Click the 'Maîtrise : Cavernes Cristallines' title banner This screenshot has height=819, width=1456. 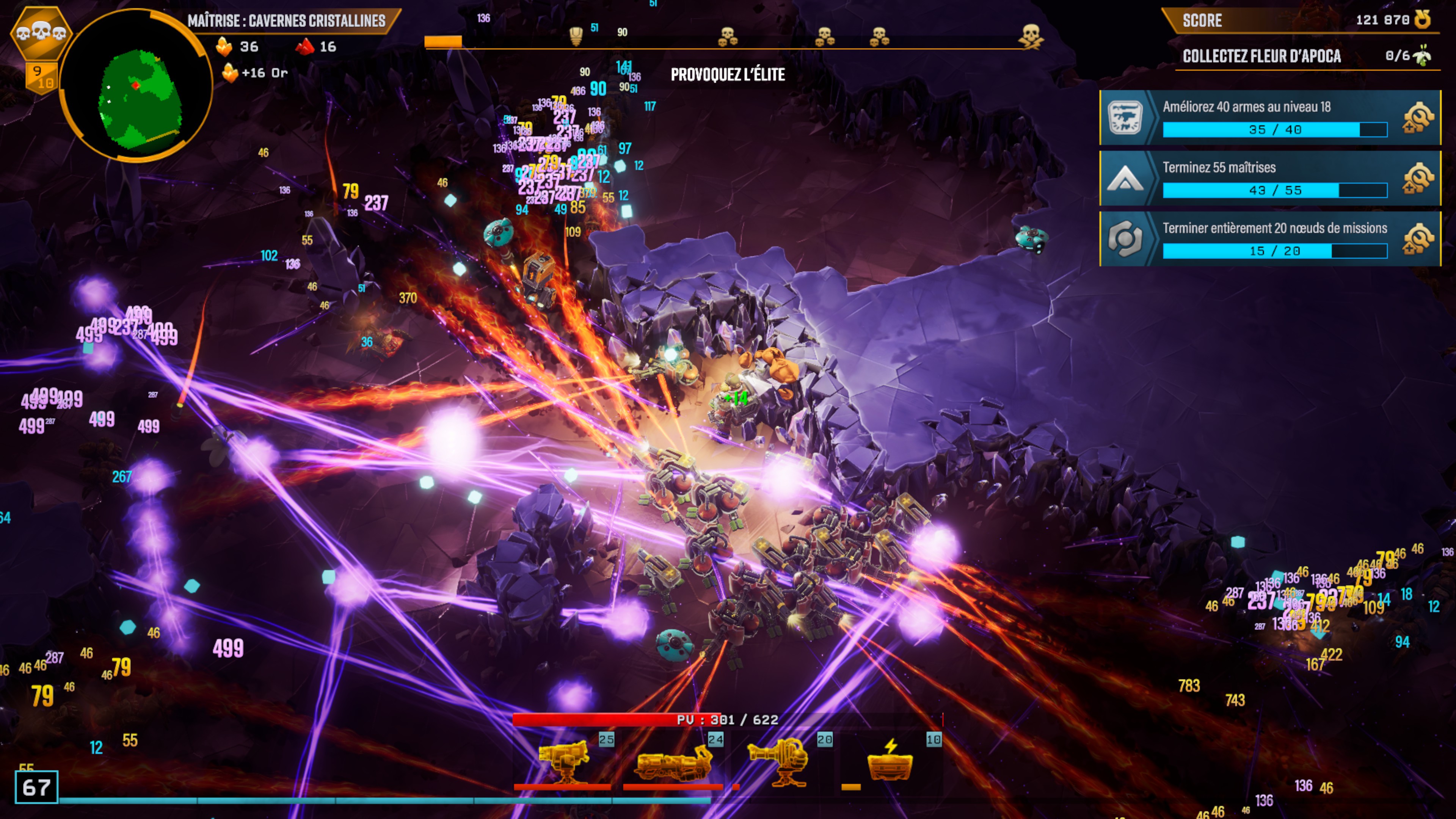287,21
